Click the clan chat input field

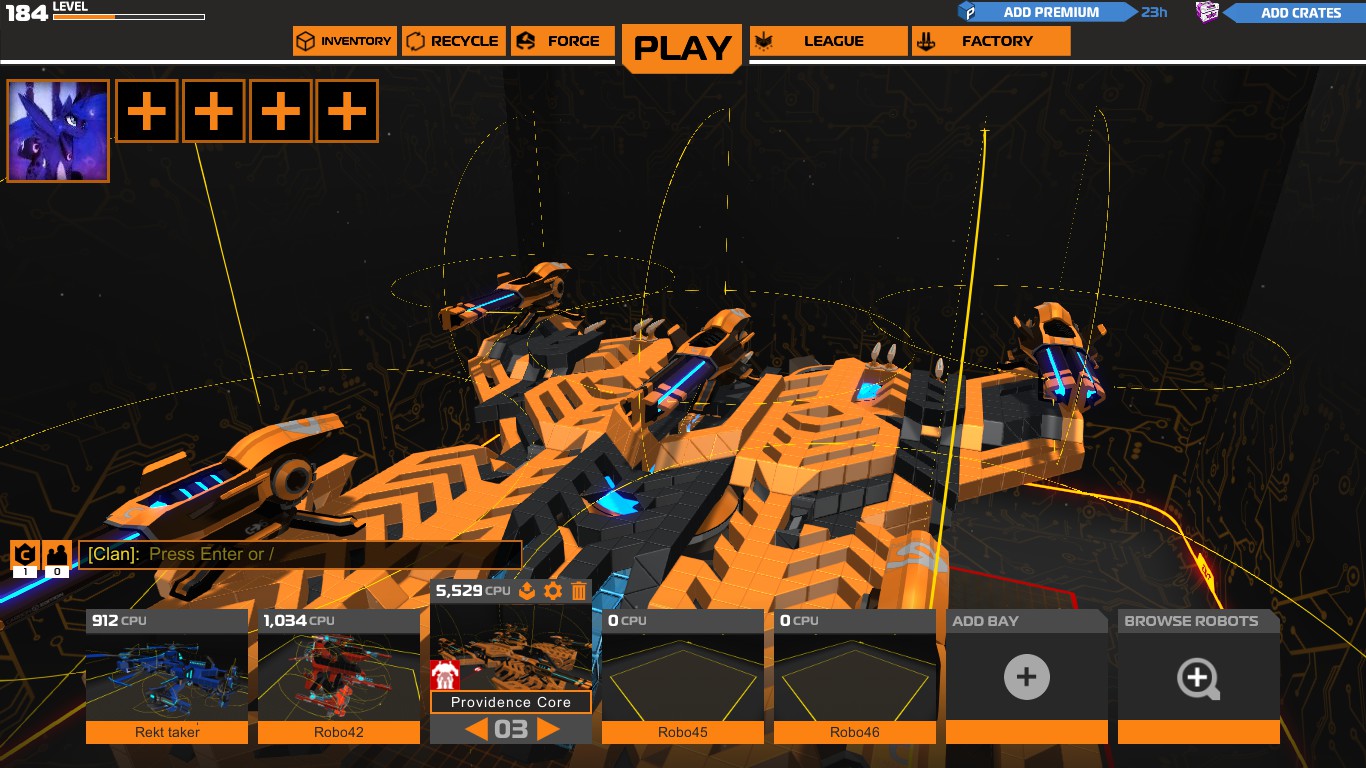[x=300, y=554]
